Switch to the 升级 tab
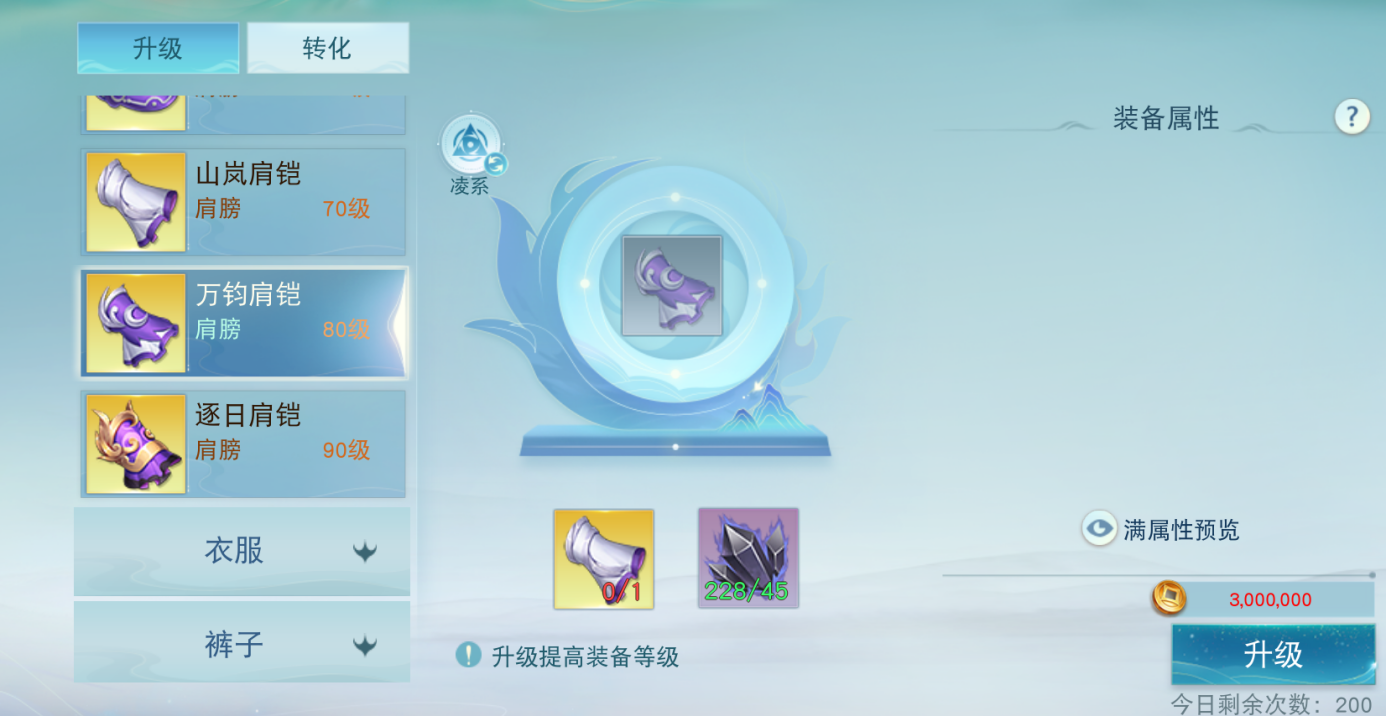Viewport: 1386px width, 716px height. (158, 48)
